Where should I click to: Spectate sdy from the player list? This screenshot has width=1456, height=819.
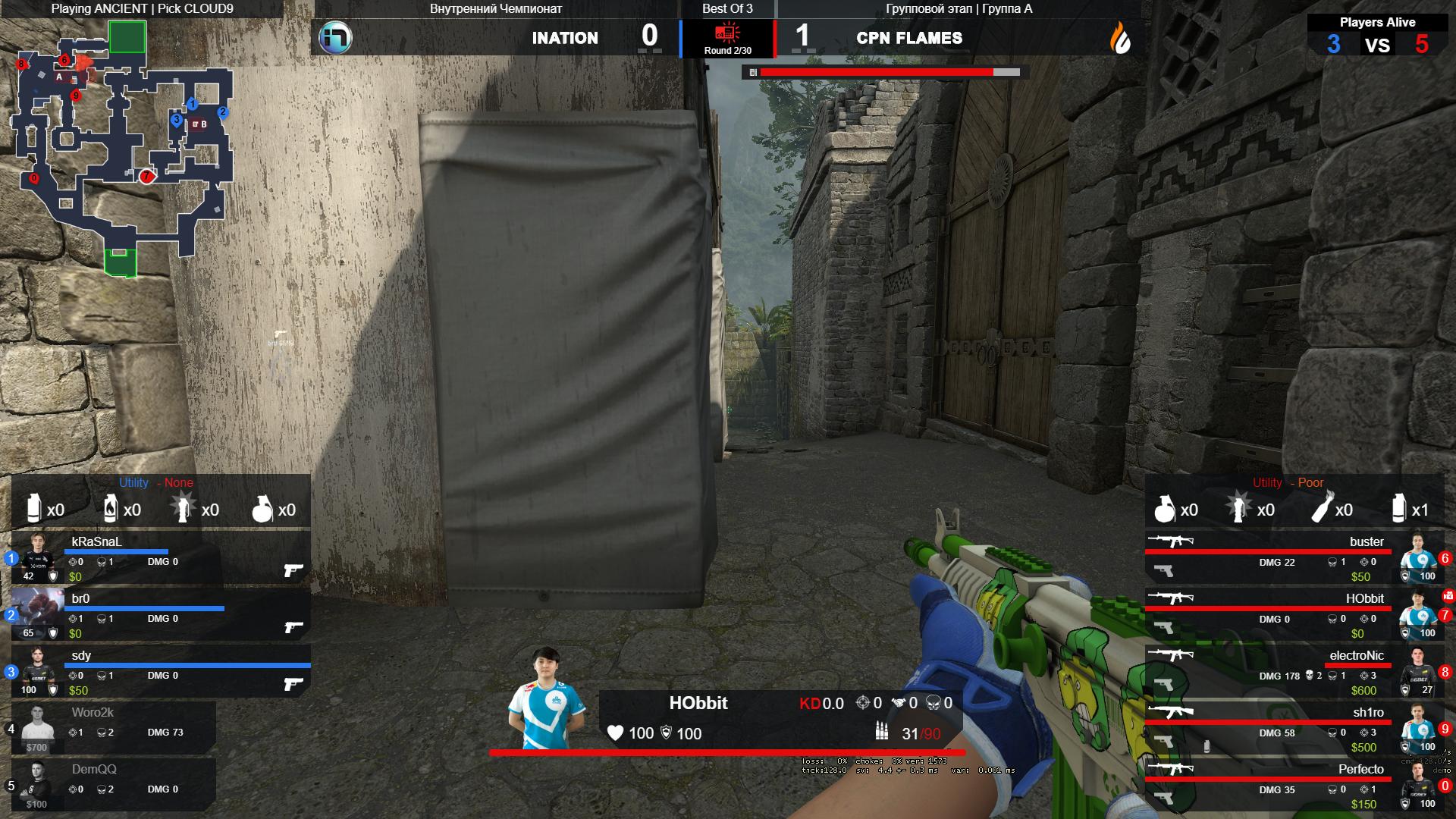161,671
